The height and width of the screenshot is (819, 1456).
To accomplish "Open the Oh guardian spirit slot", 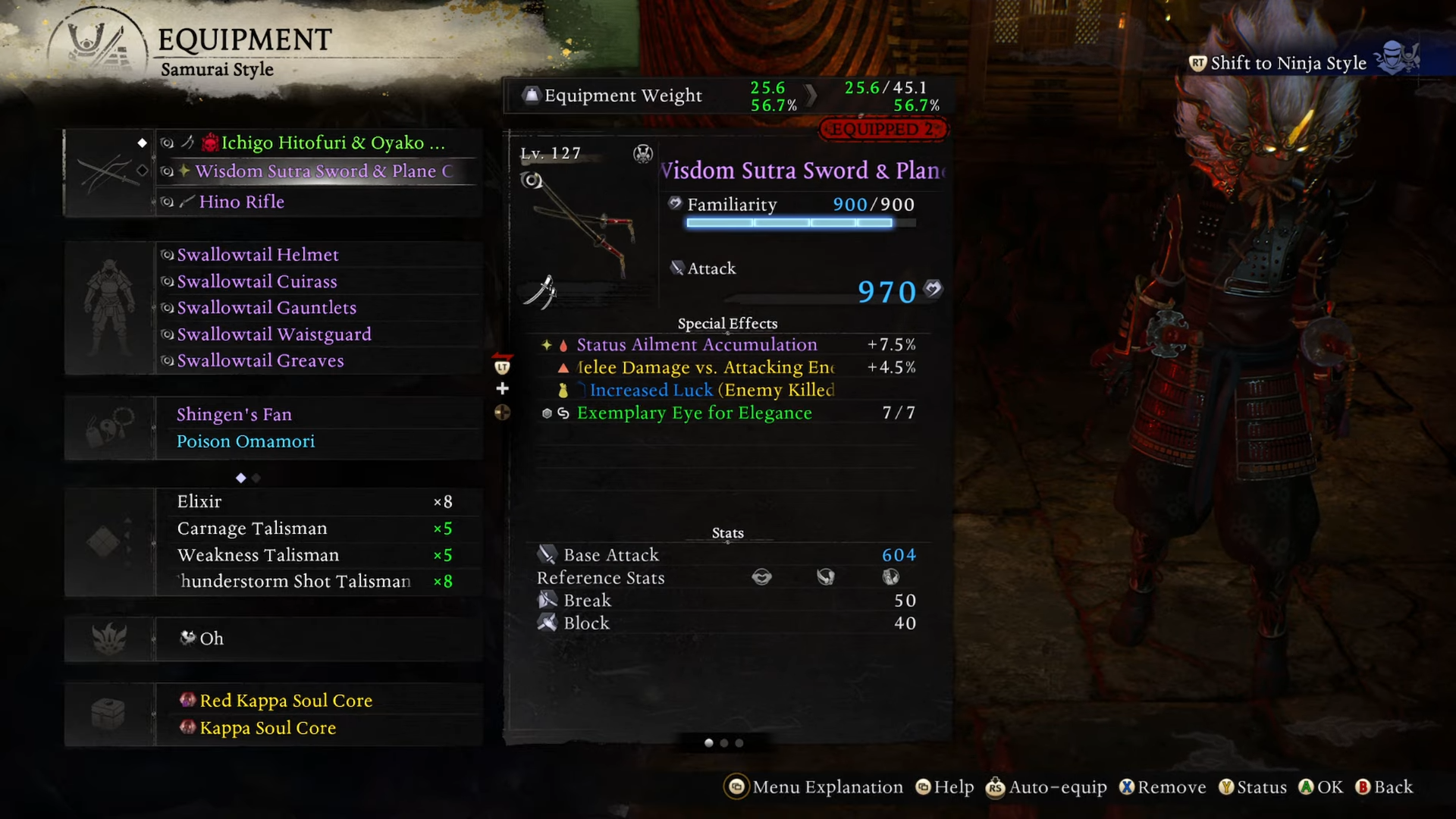I will pos(212,639).
